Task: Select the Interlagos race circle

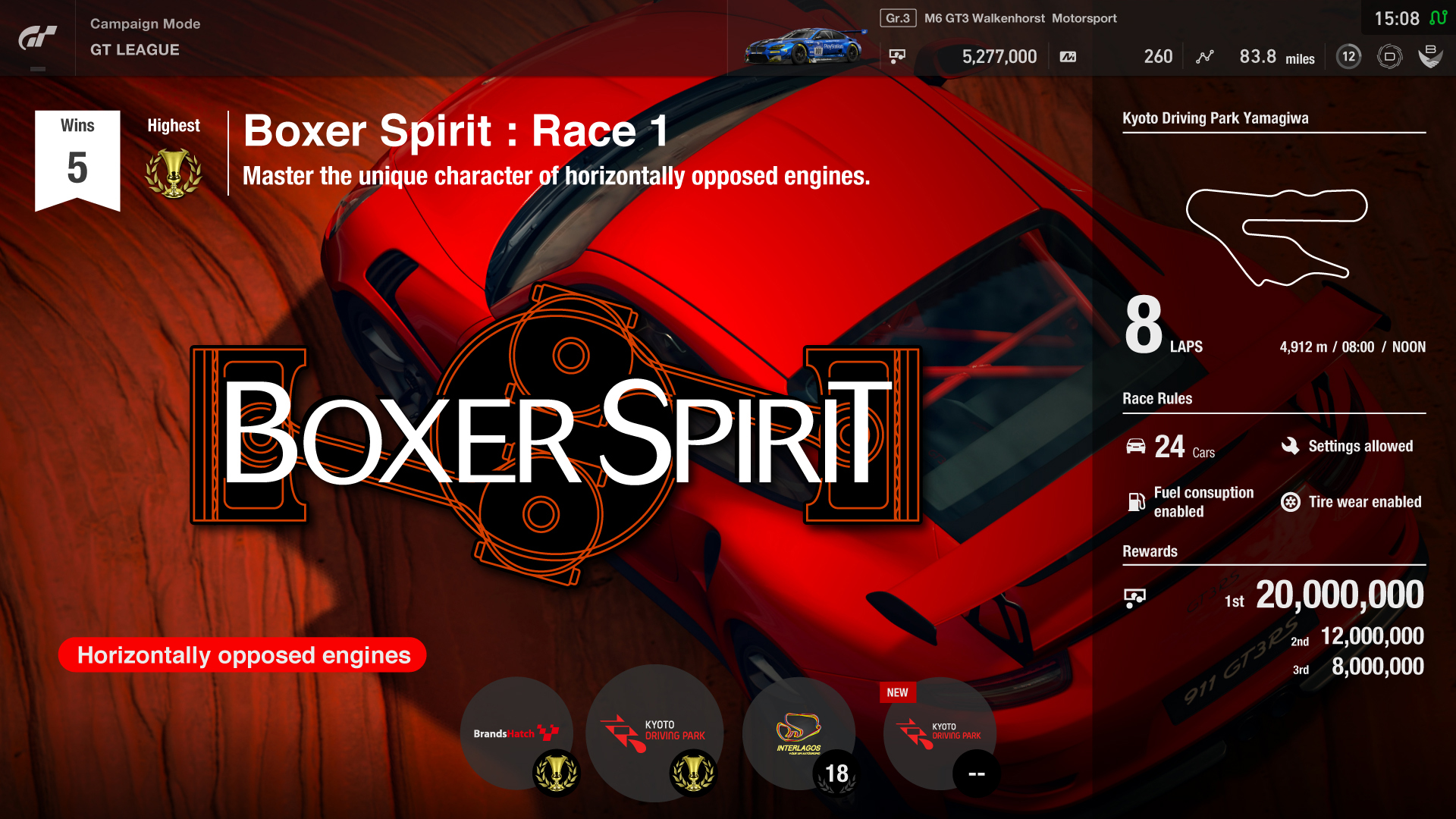Action: 799,733
